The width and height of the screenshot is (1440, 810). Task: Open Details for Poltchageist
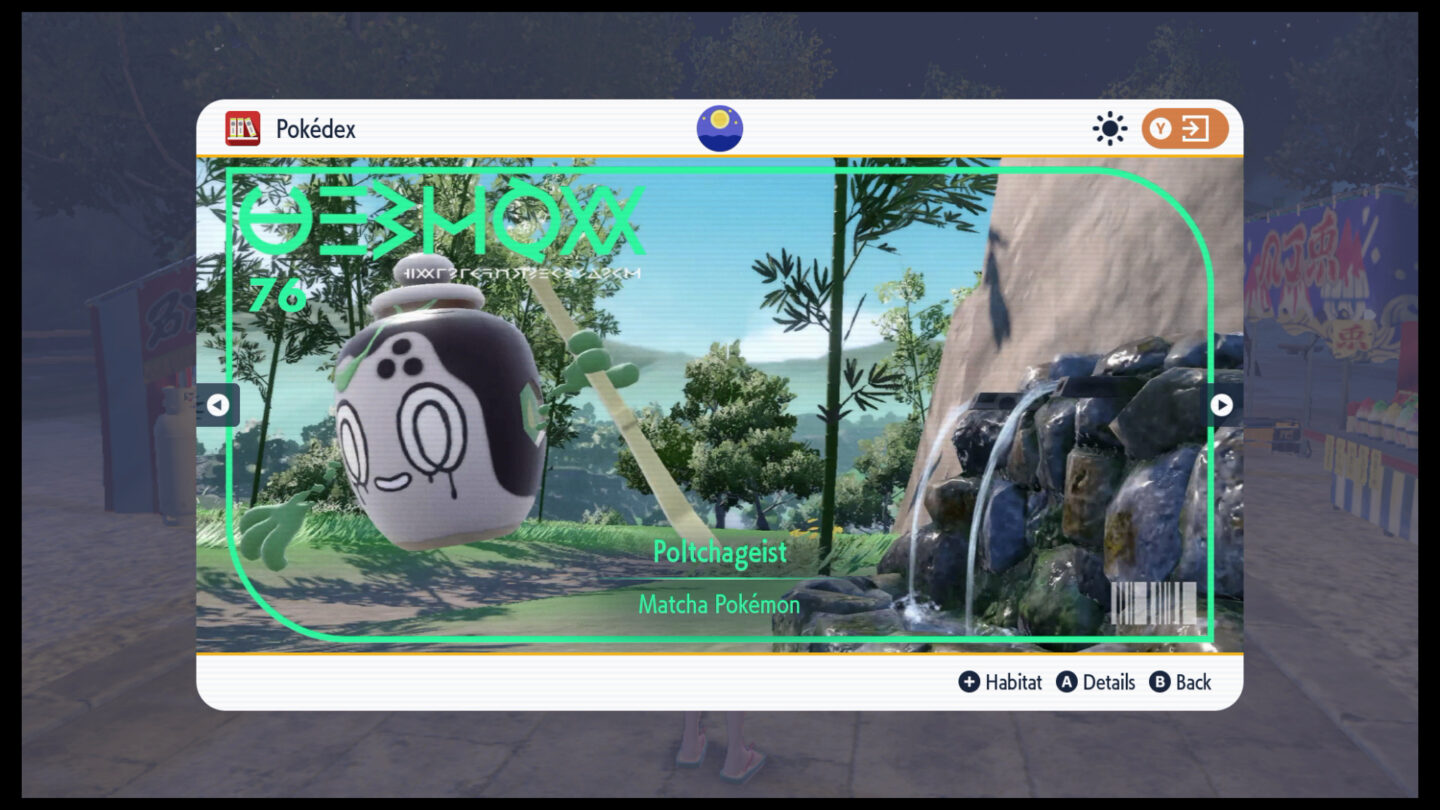click(x=1097, y=682)
